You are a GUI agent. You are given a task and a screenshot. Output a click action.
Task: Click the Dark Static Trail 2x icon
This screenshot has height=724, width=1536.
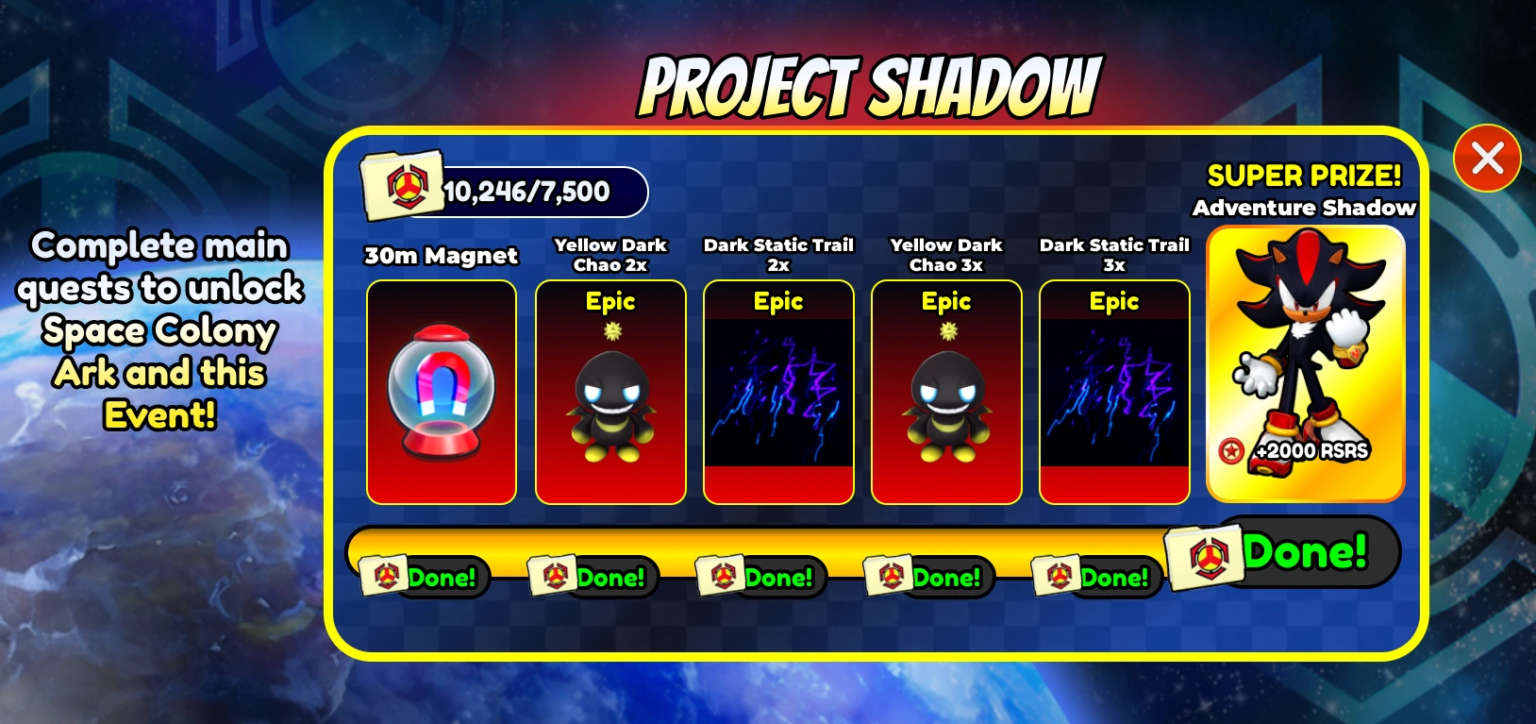pos(778,390)
